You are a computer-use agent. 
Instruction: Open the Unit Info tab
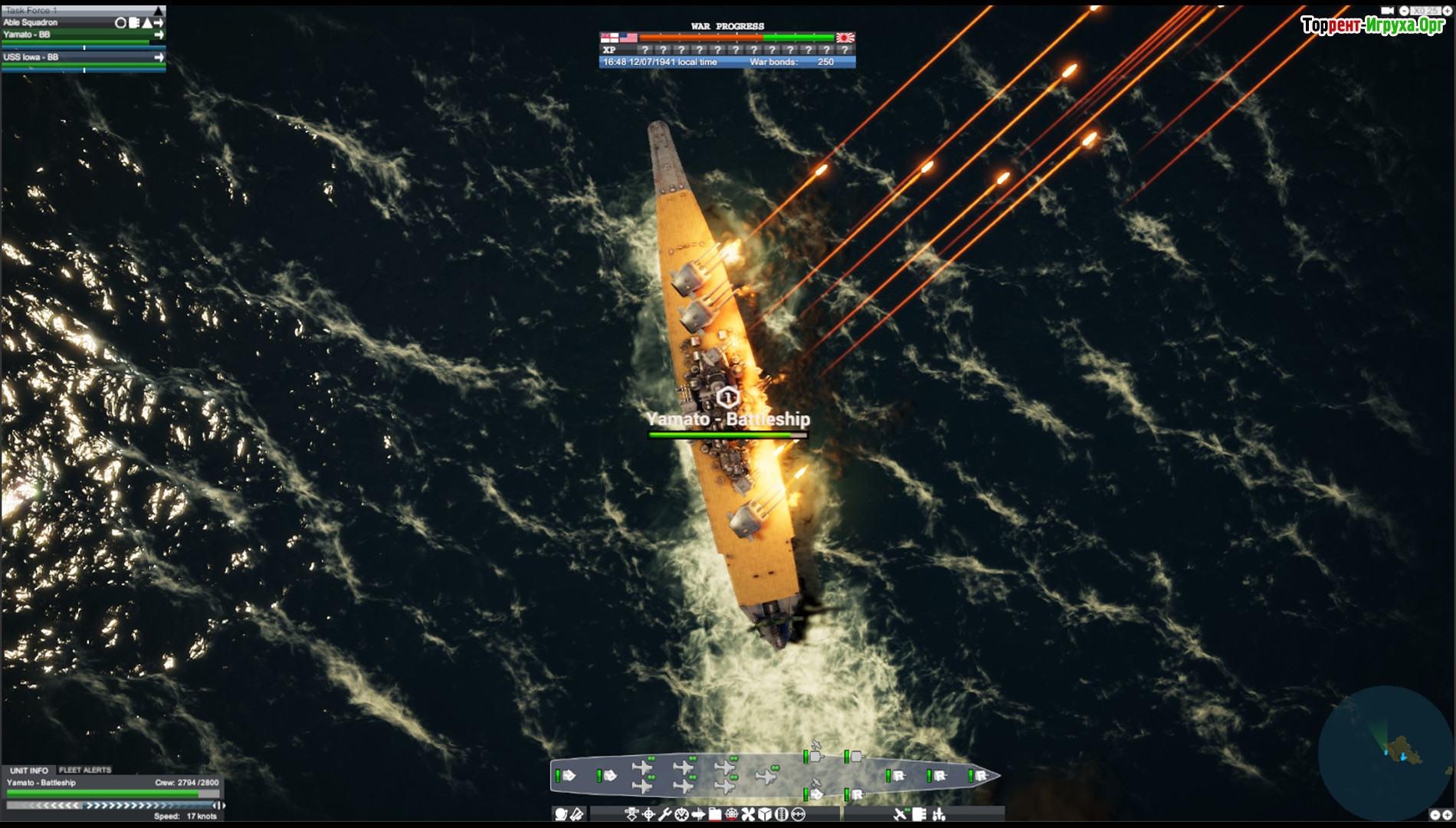[29, 770]
